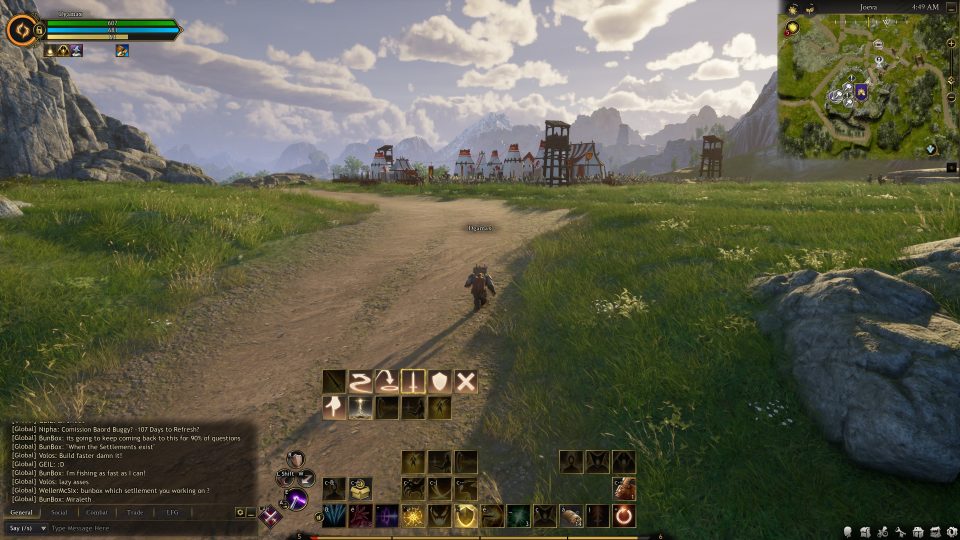Activate the yellow starburst ability

[412, 516]
